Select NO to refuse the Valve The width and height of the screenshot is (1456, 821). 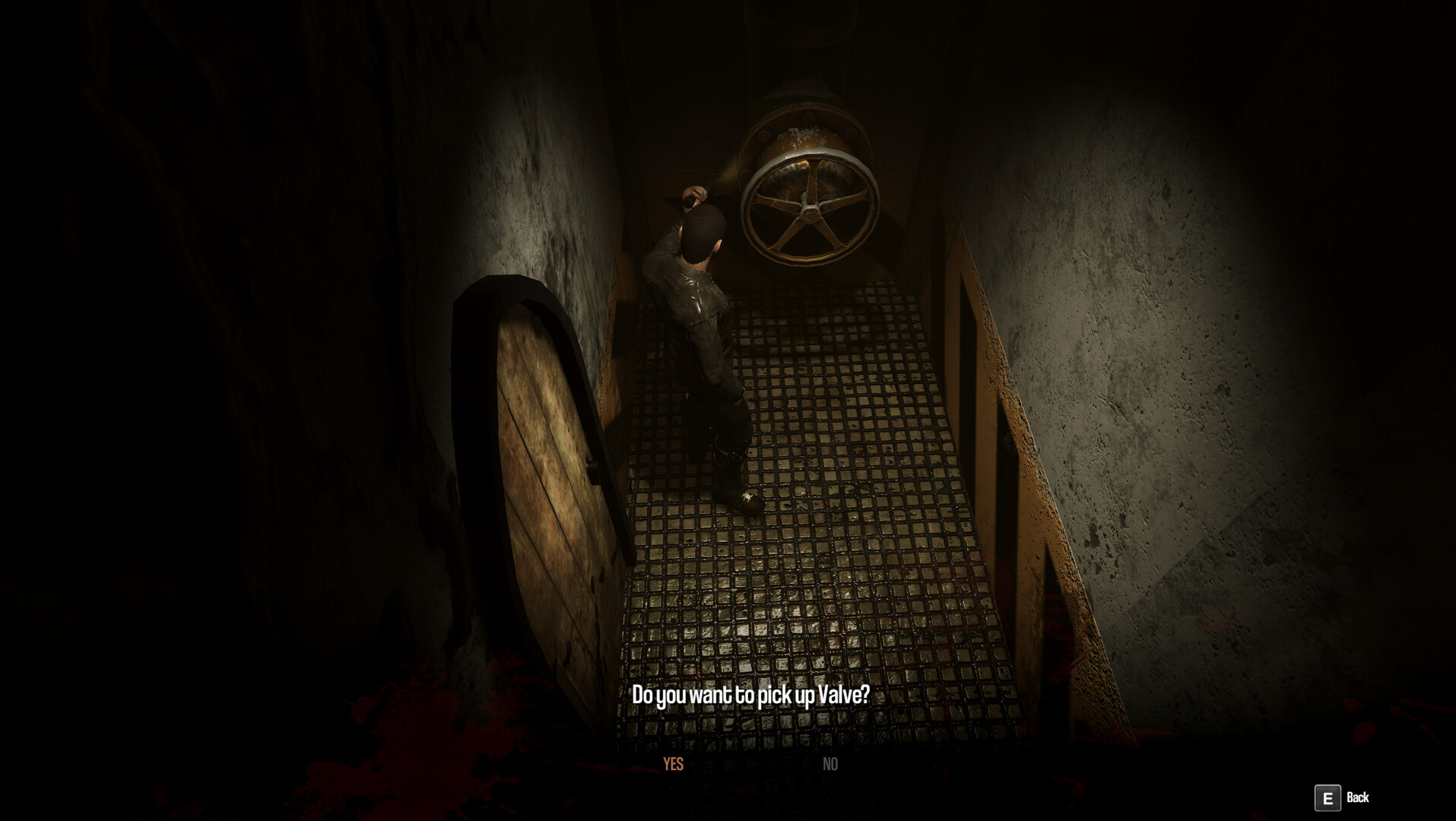tap(830, 764)
